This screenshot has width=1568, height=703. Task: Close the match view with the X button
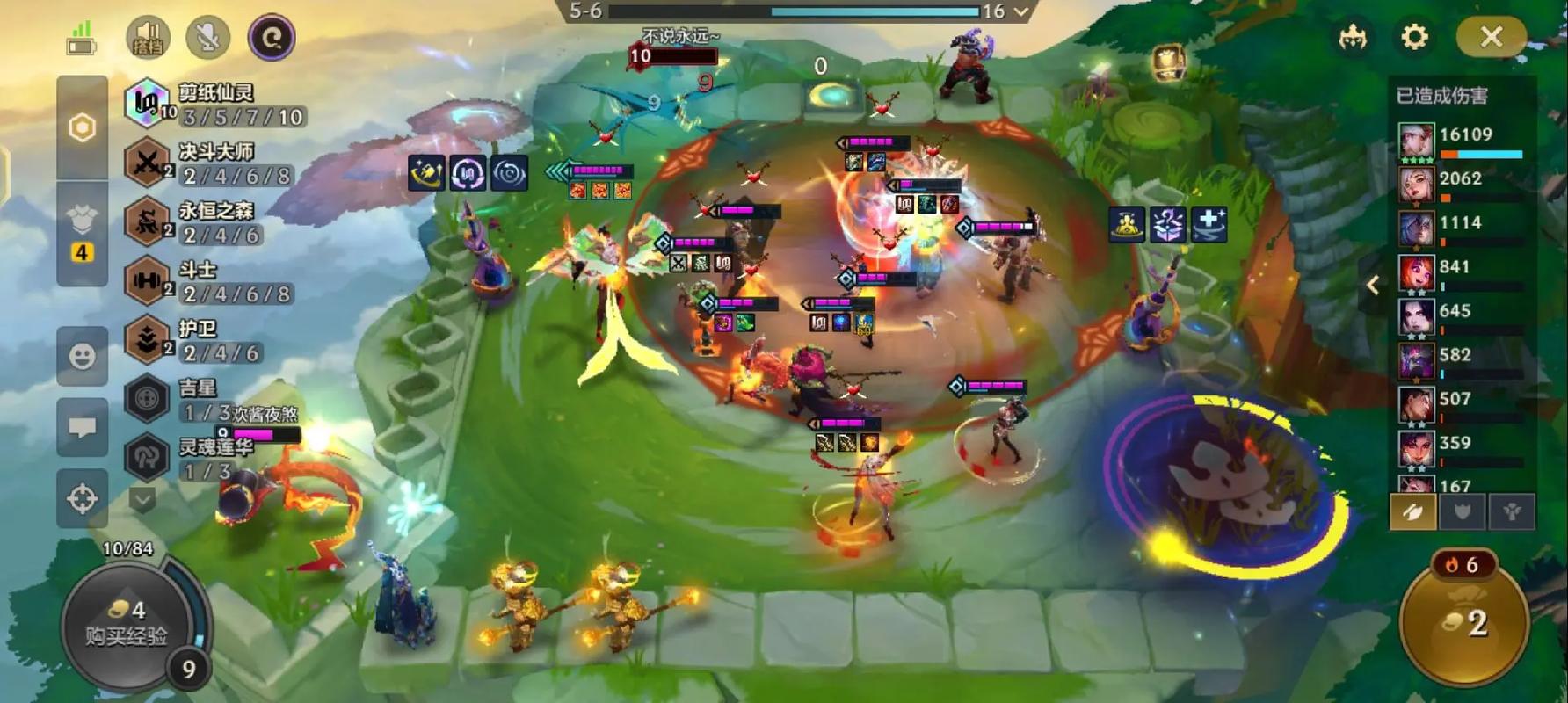pyautogui.click(x=1491, y=37)
